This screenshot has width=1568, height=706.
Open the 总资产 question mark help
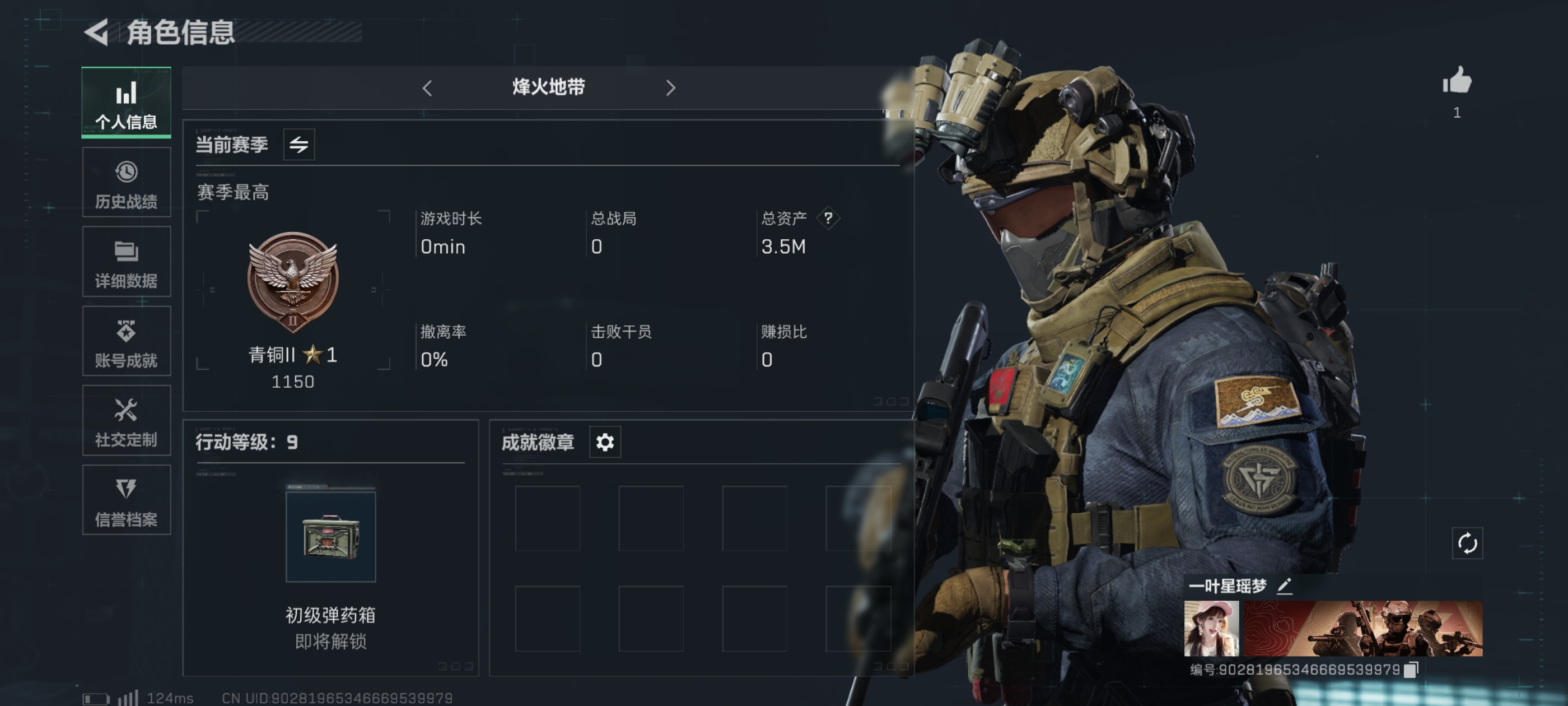tap(828, 218)
